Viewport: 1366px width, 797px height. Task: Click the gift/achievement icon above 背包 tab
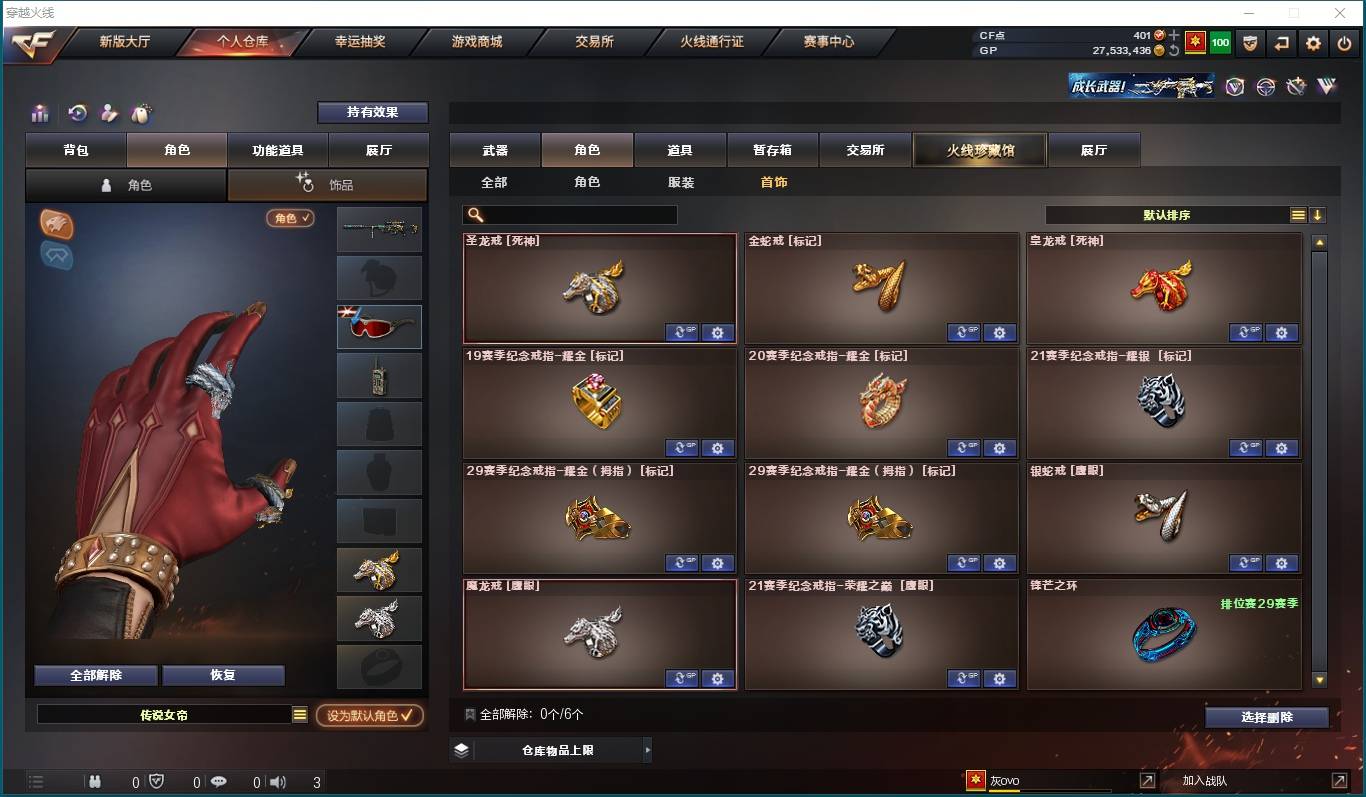click(x=40, y=113)
